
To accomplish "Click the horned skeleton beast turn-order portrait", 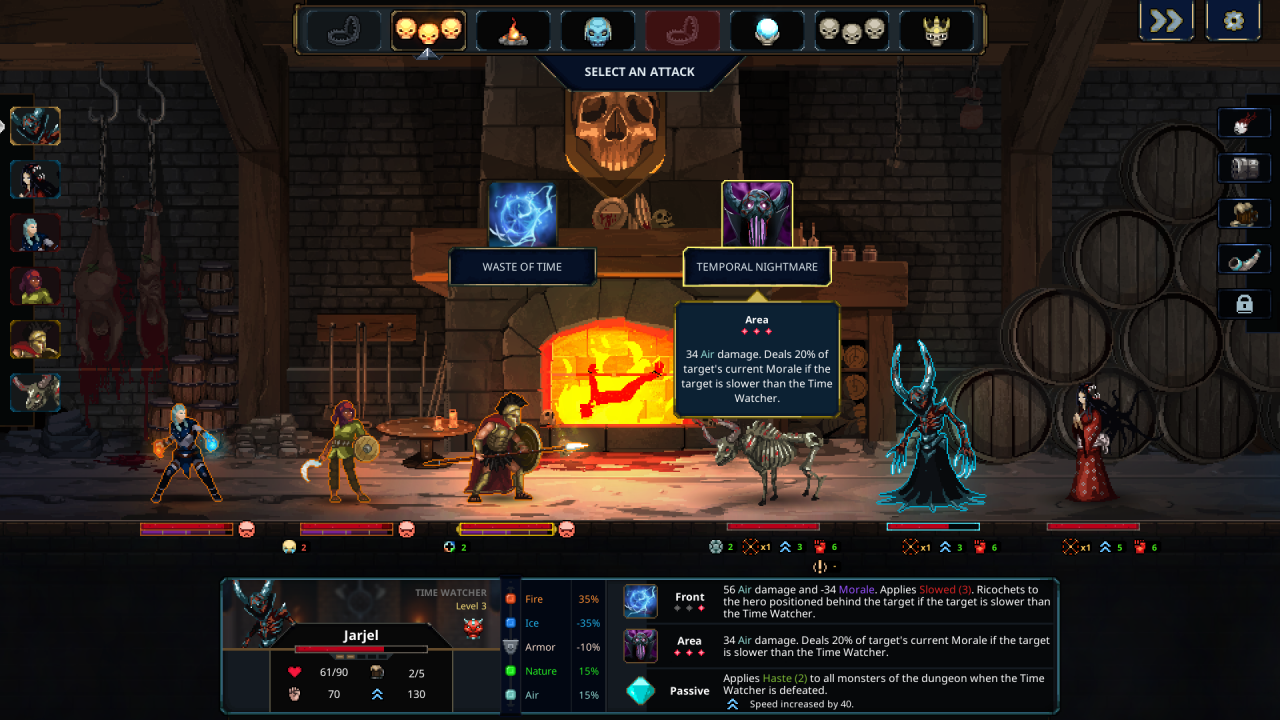I will pos(36,393).
